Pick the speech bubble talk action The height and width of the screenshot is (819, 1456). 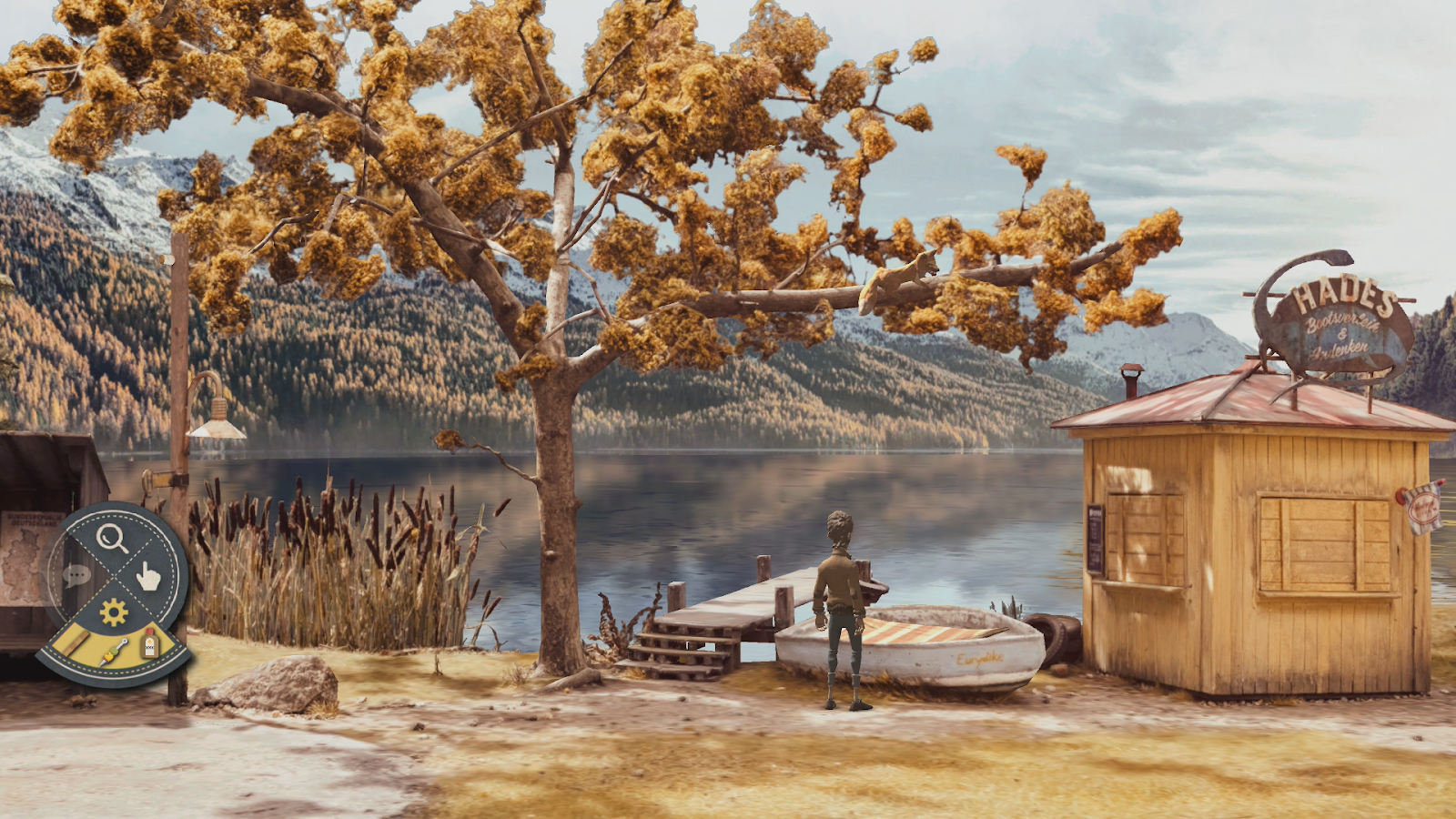pos(76,575)
